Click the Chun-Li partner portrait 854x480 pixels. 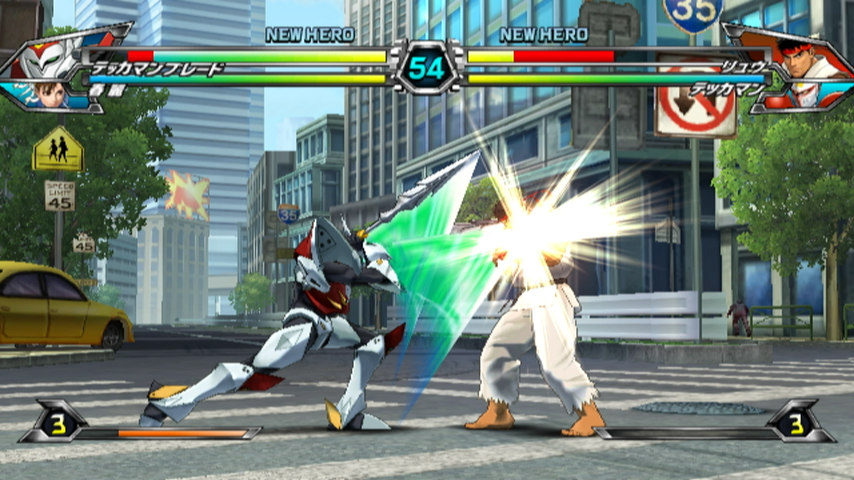click(52, 94)
